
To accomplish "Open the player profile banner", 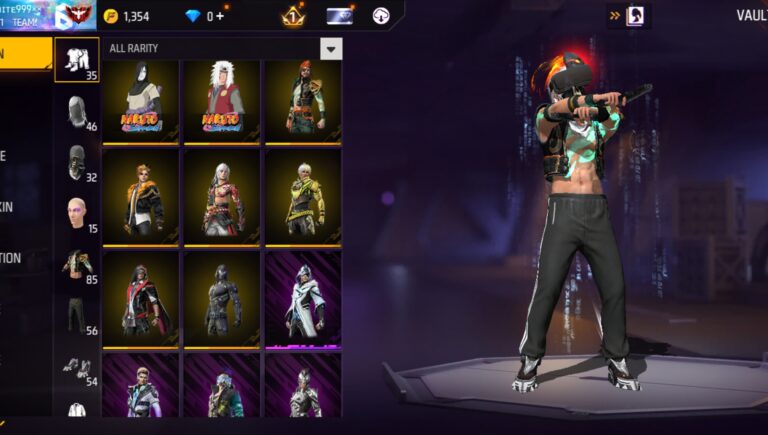I will [45, 15].
